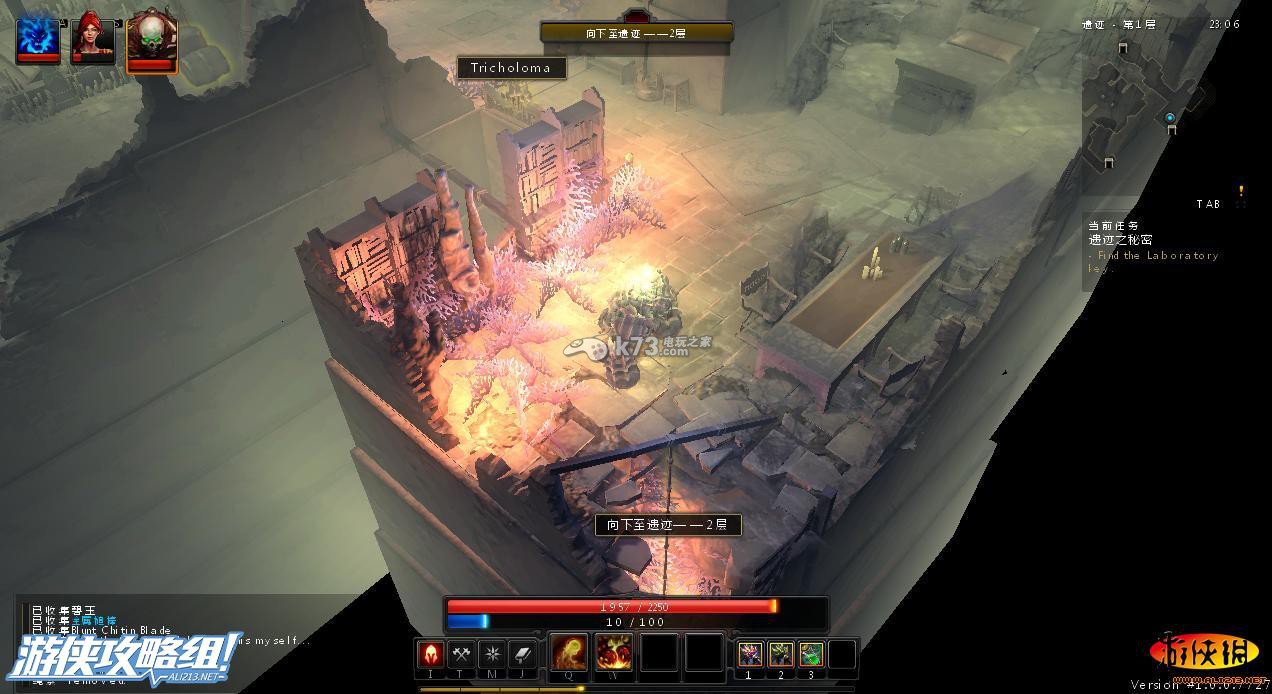This screenshot has height=694, width=1272.
Task: Open the map with the star icon
Action: (492, 654)
